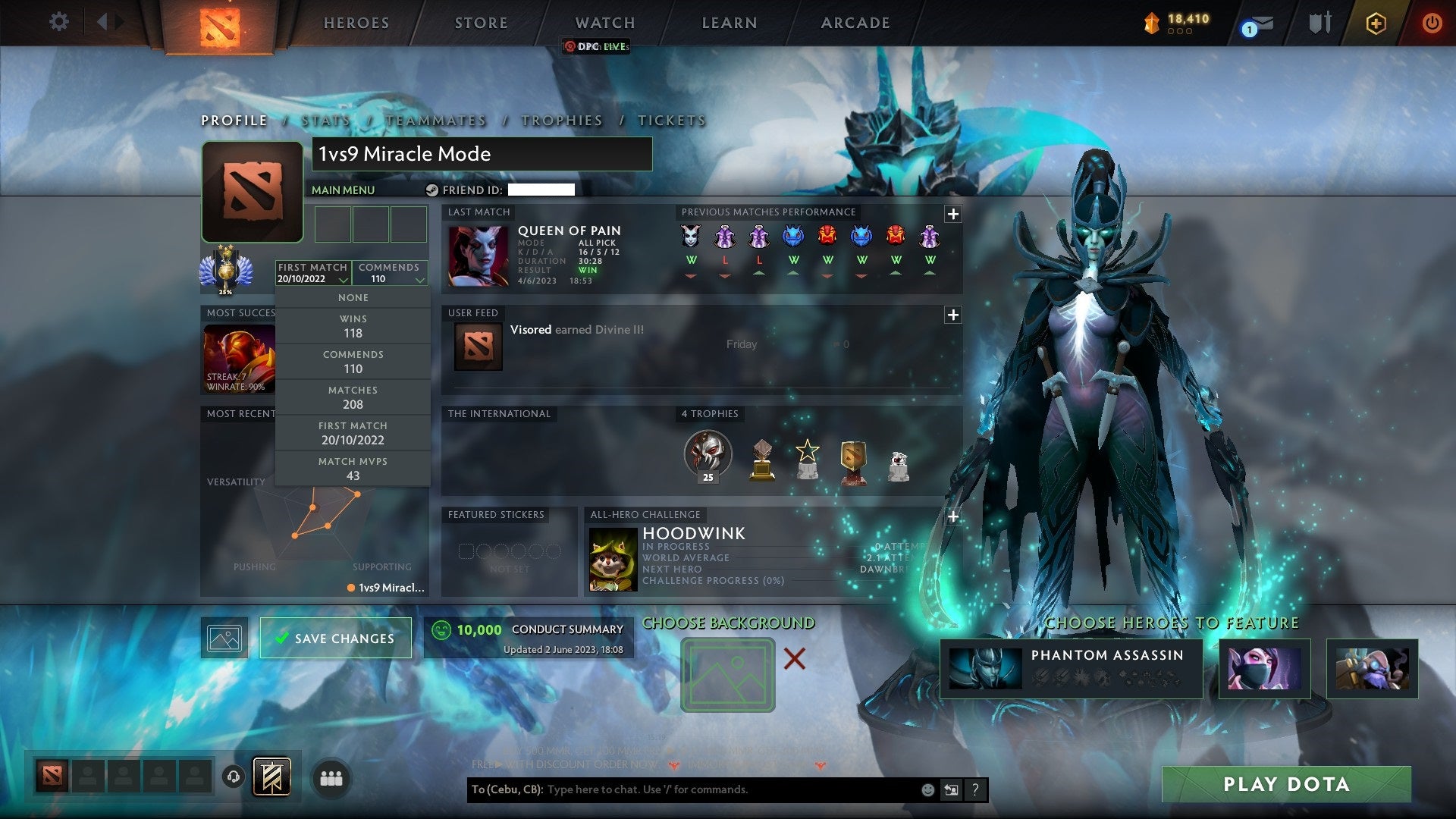Click the chat input field to Cebu

pyautogui.click(x=682, y=789)
